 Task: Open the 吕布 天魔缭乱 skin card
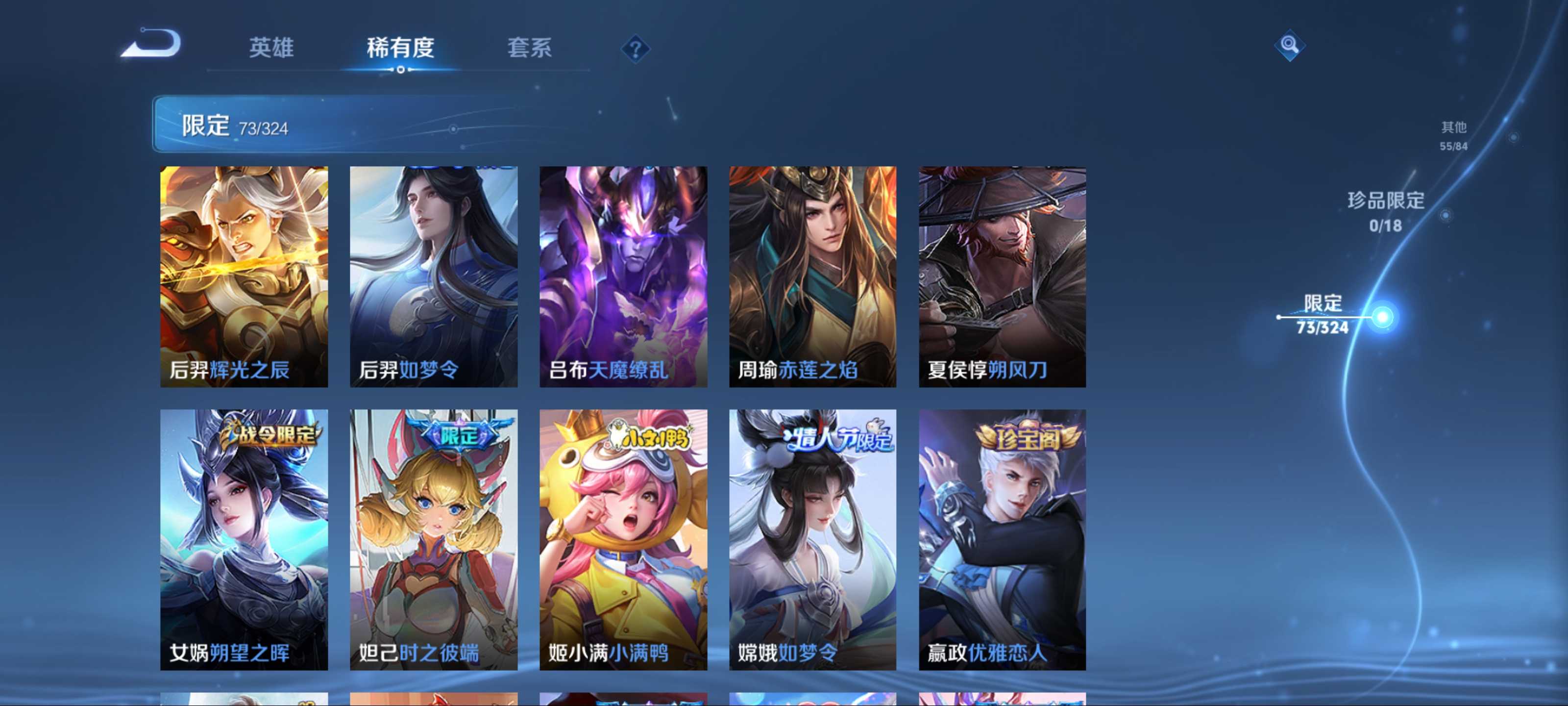tap(623, 277)
